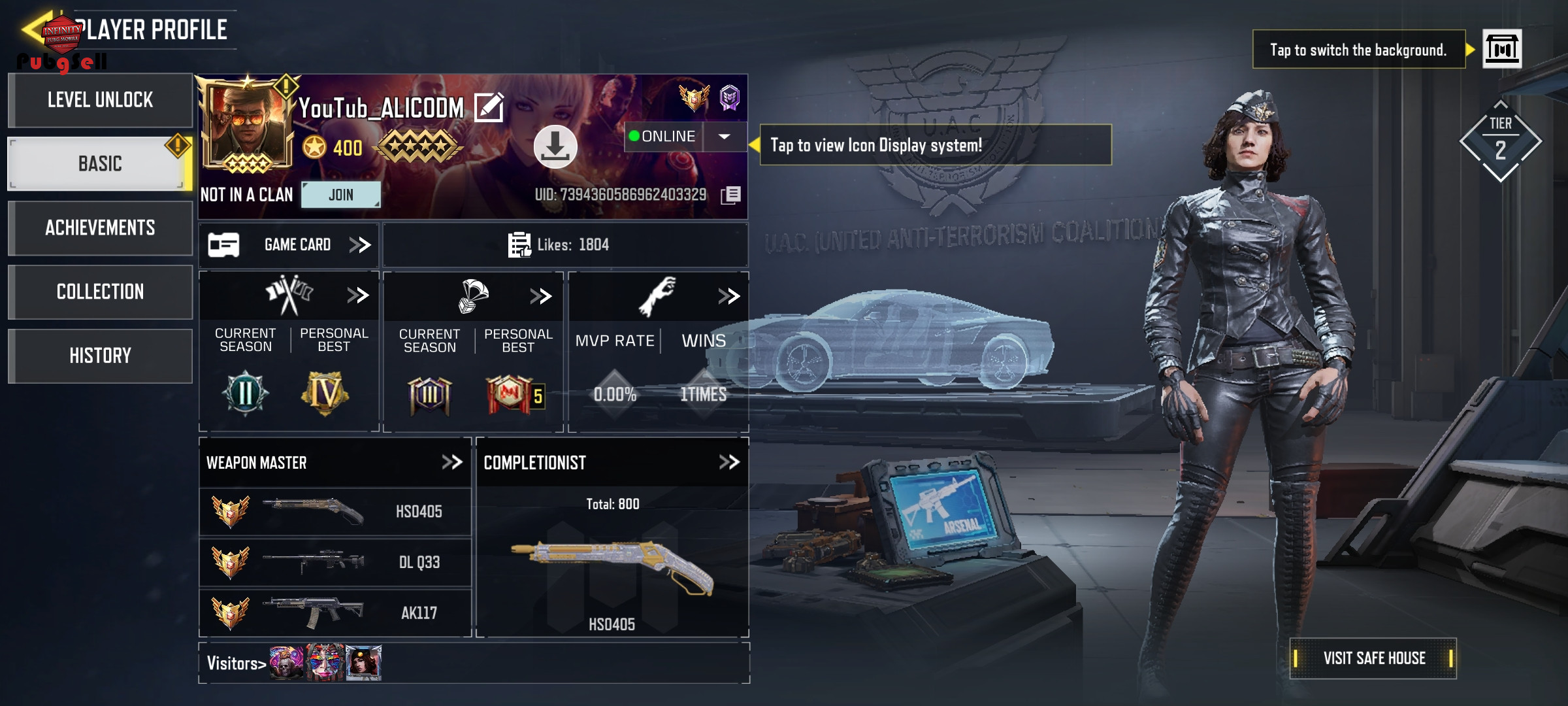The width and height of the screenshot is (1568, 706).
Task: Go to the Achievements tab
Action: (100, 227)
